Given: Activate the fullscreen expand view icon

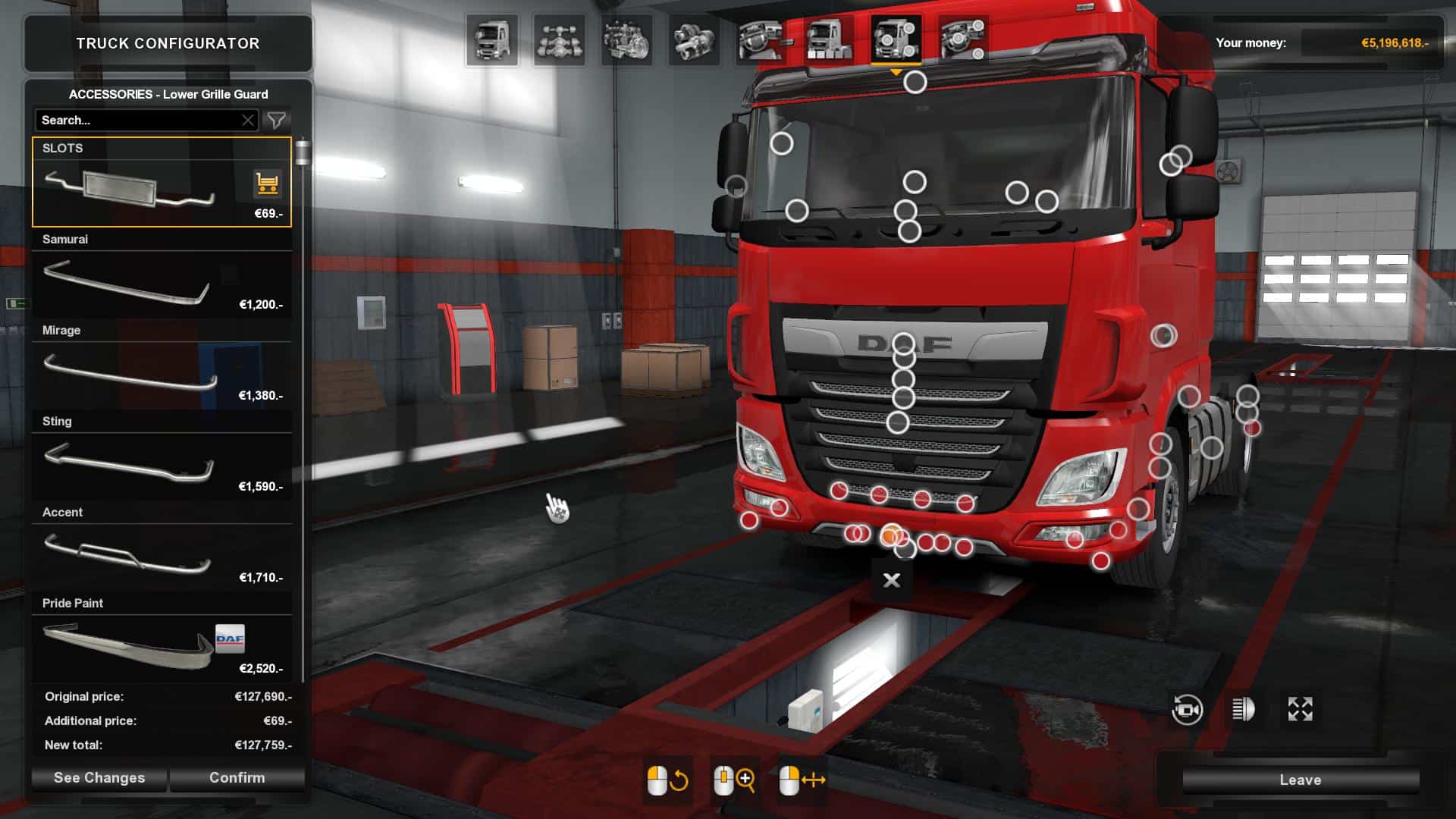Looking at the screenshot, I should (1300, 710).
